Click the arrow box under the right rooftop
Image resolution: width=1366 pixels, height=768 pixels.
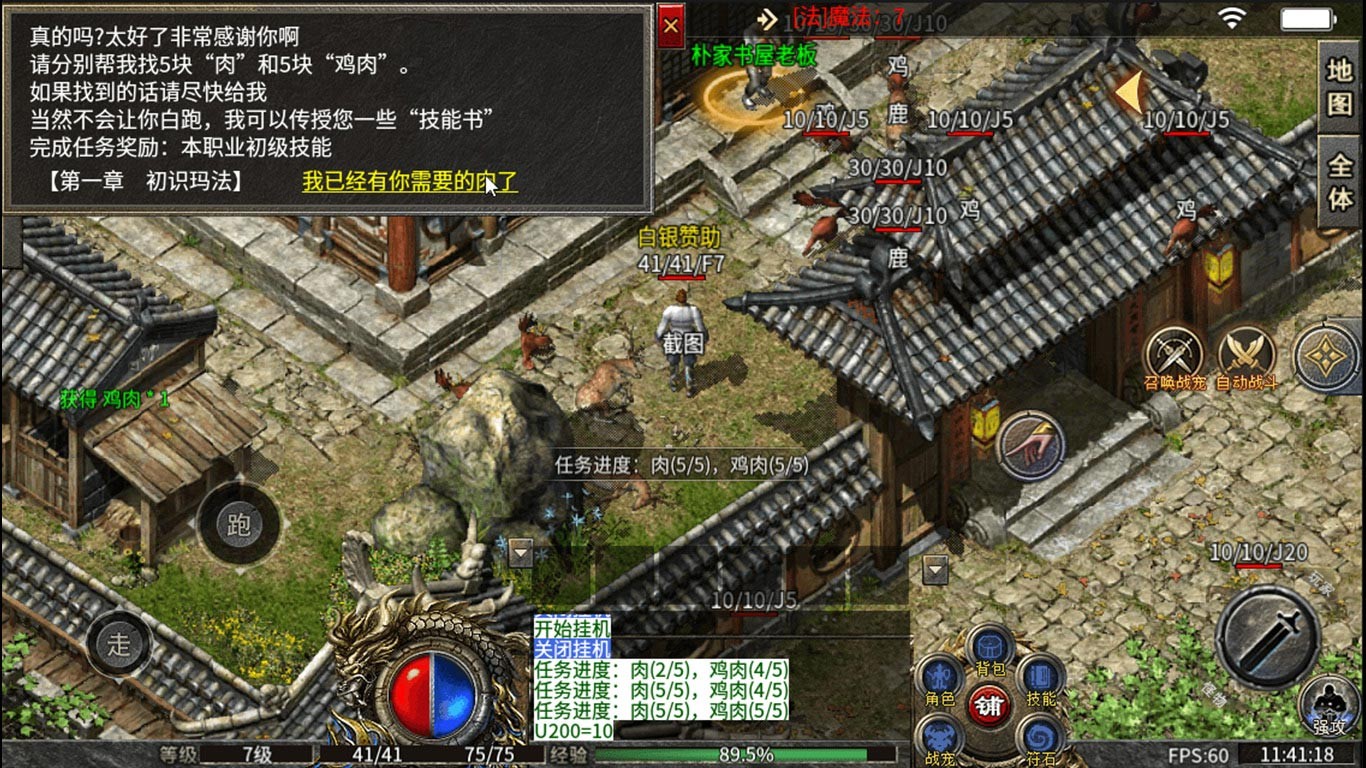938,570
